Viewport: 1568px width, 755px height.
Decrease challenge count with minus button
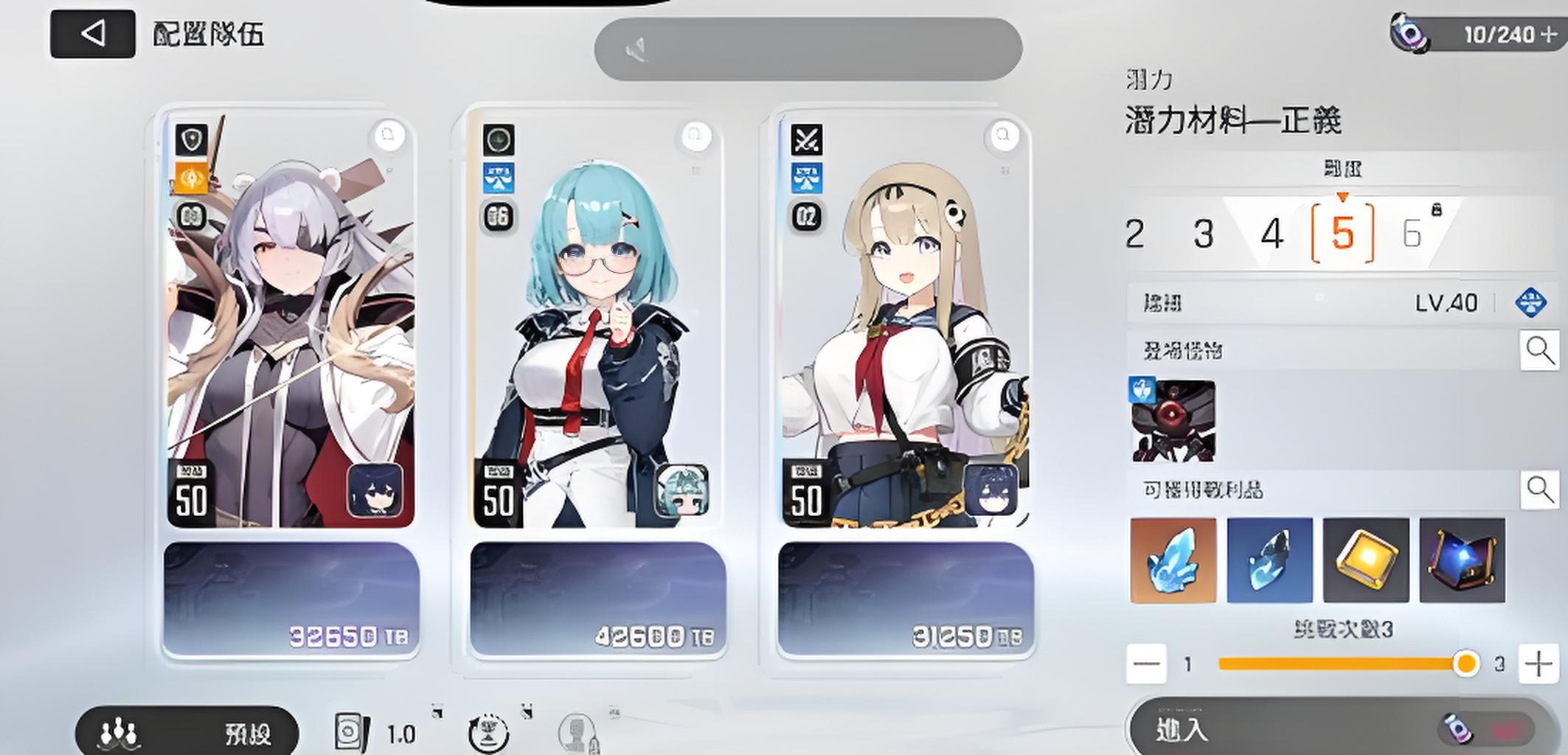coord(1146,664)
